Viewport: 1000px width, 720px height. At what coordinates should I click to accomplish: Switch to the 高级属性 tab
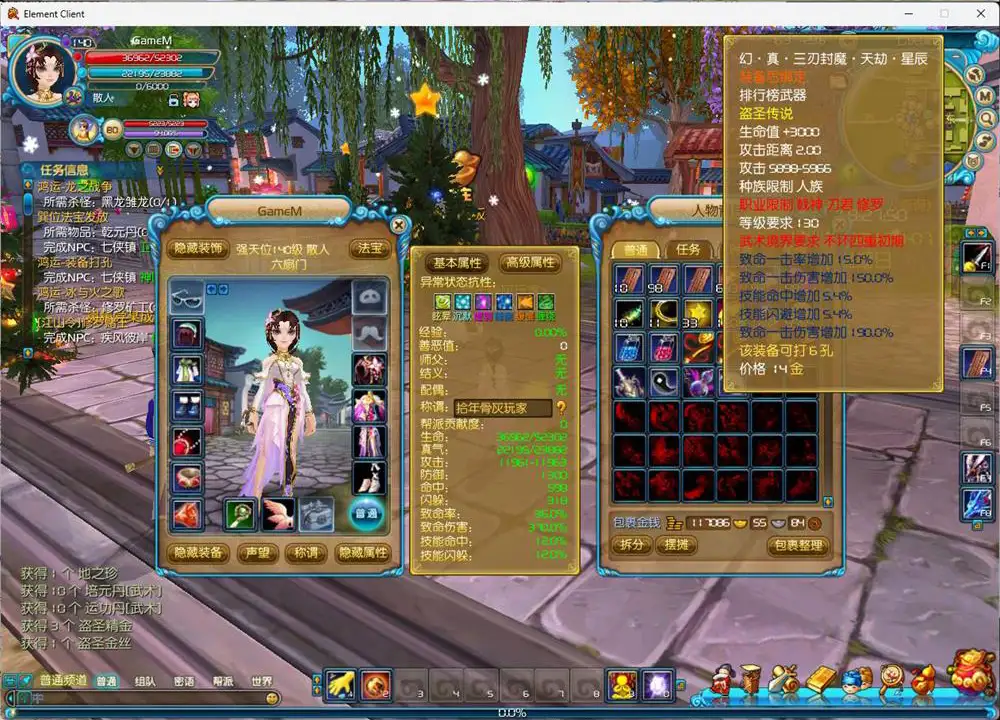click(529, 263)
